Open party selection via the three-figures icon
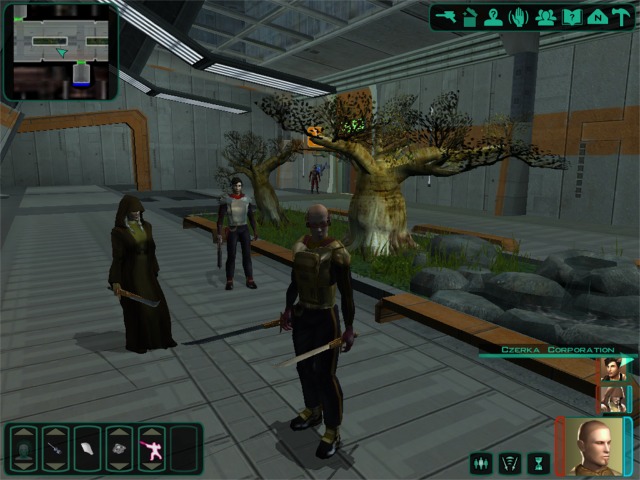Viewport: 640px width, 480px height. tap(546, 16)
